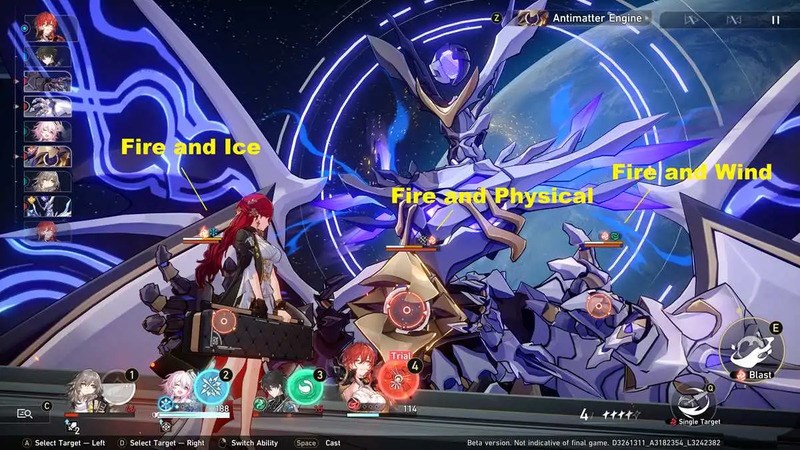Toggle the auto-battle button

[x=691, y=19]
